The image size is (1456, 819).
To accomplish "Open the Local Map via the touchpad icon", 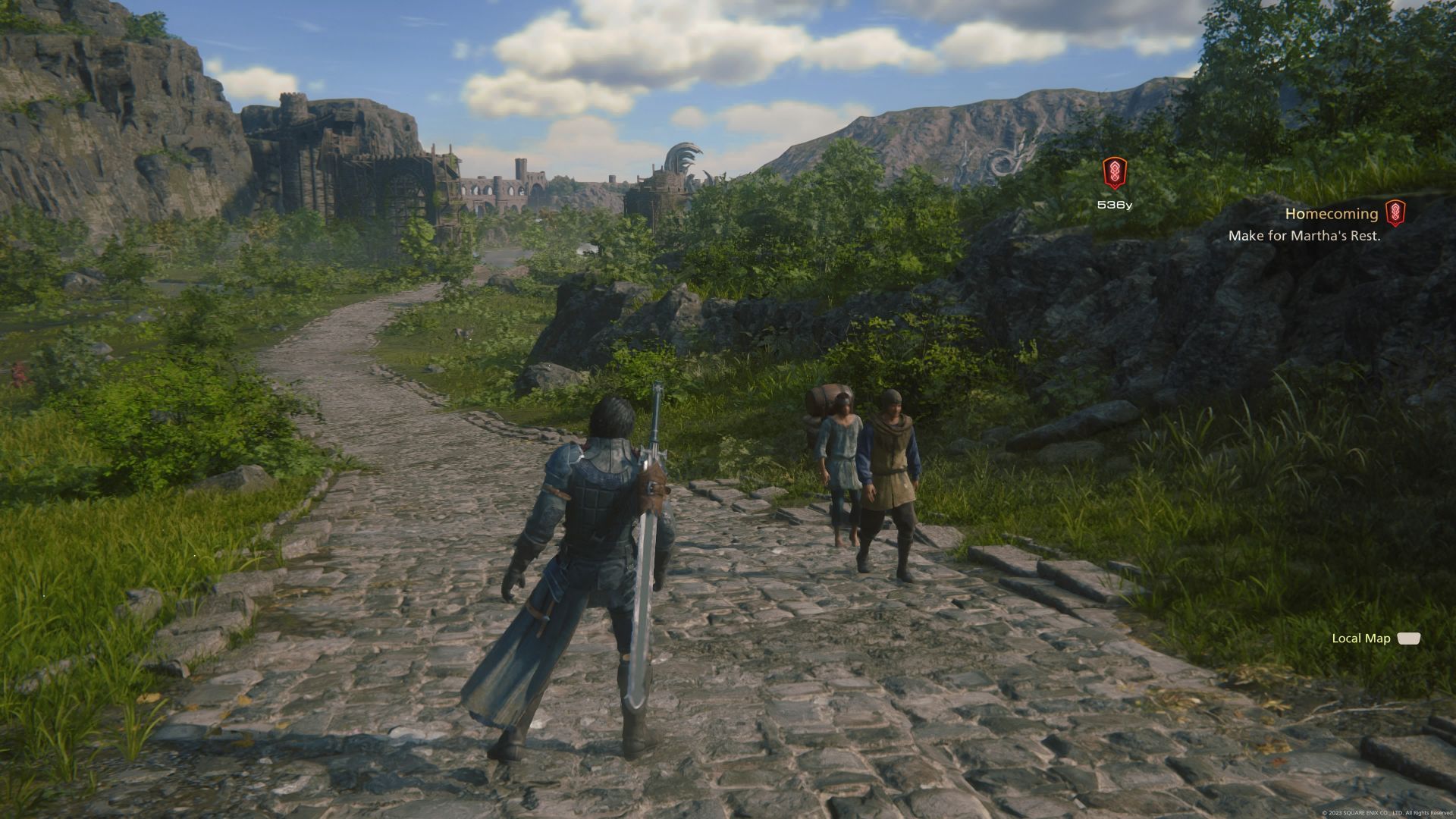I will [1408, 639].
